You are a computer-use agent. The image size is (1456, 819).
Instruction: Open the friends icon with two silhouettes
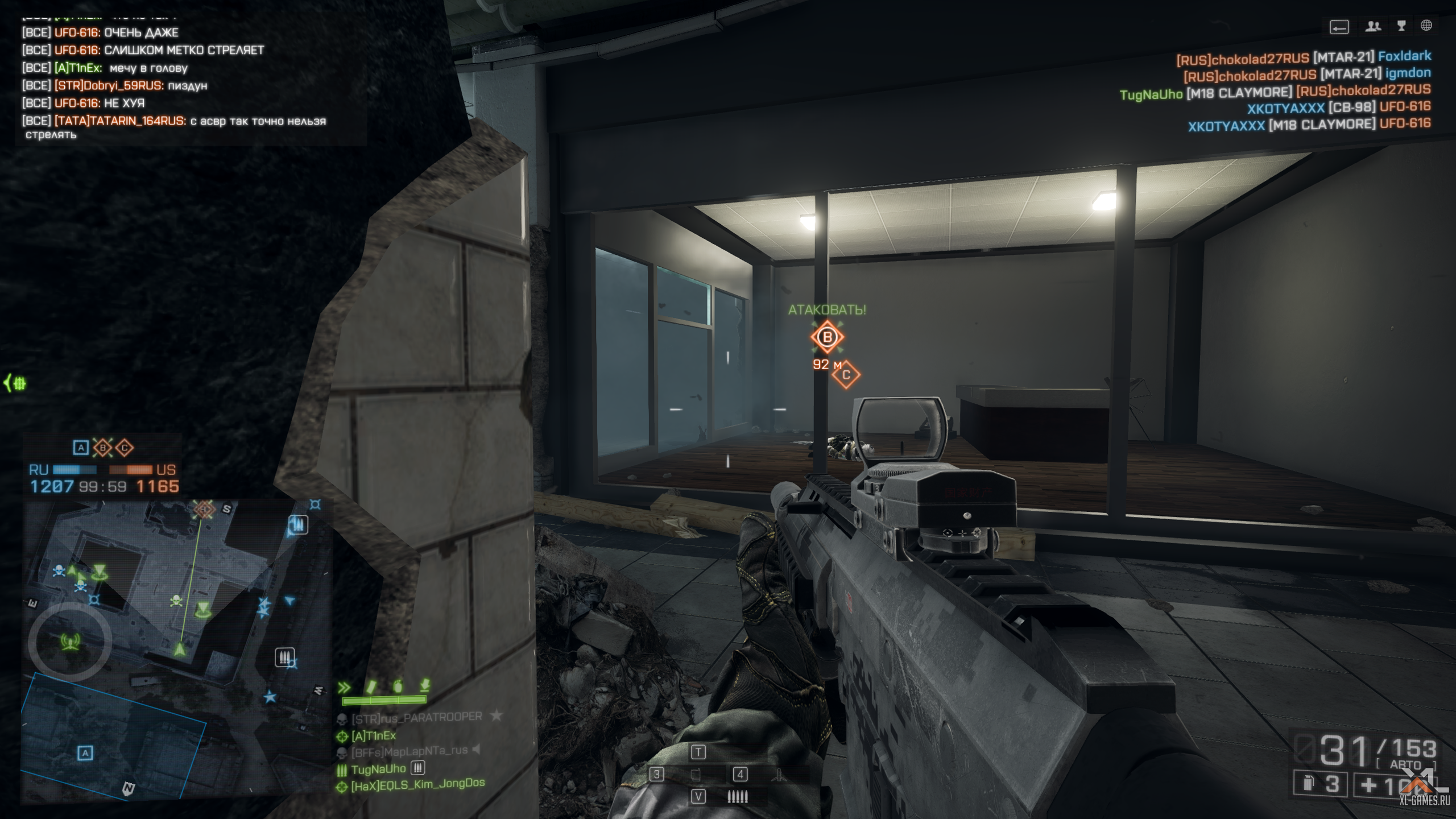1373,26
